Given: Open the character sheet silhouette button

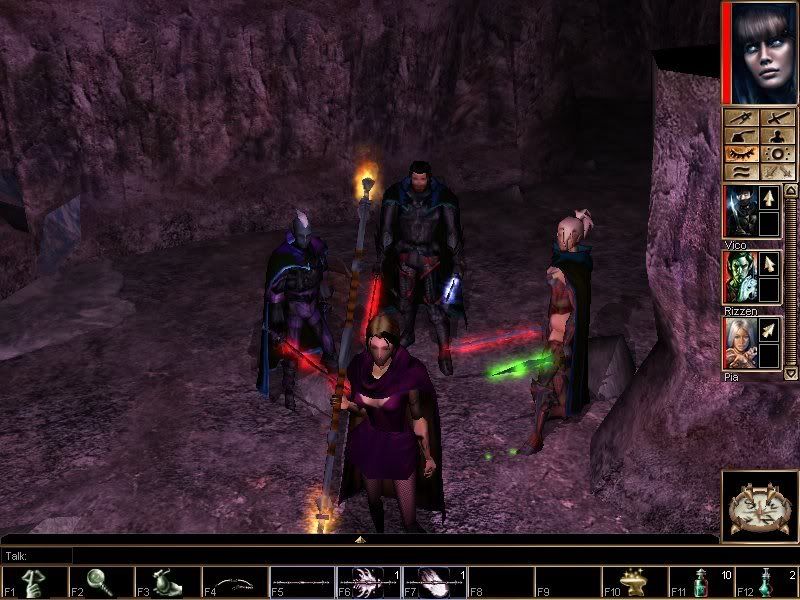Looking at the screenshot, I should coord(776,136).
